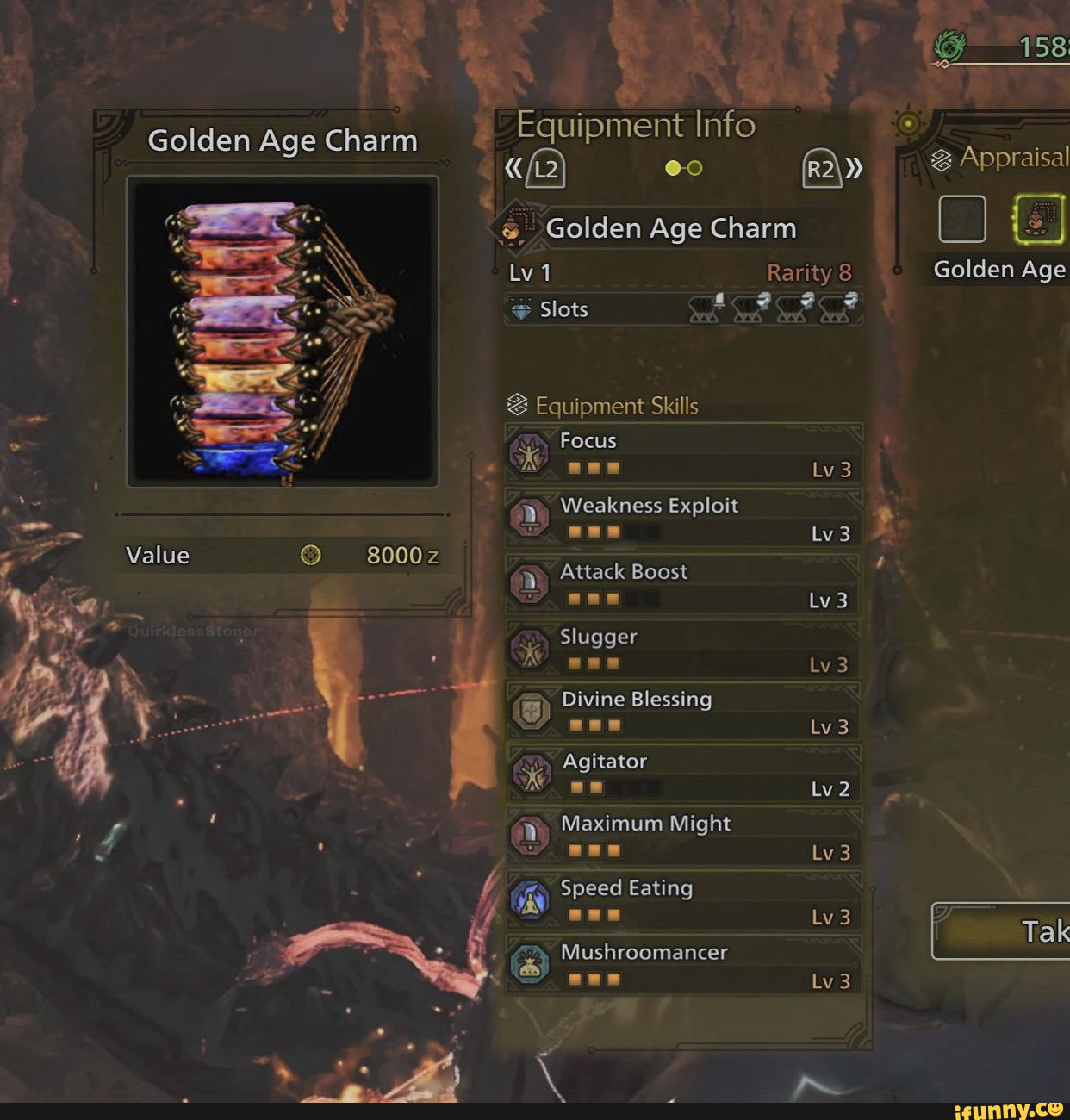This screenshot has height=1120, width=1070.
Task: Select the Focus skill row
Action: 684,453
